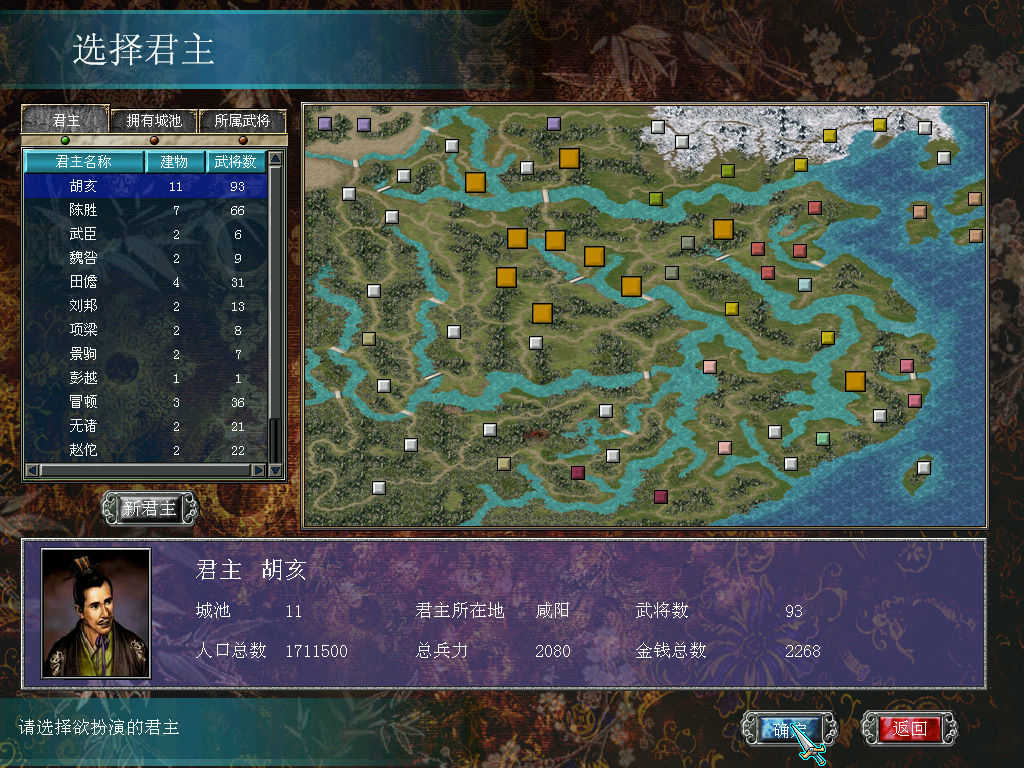This screenshot has width=1024, height=768.
Task: Select 冒顿 from the ruler list
Action: point(84,402)
